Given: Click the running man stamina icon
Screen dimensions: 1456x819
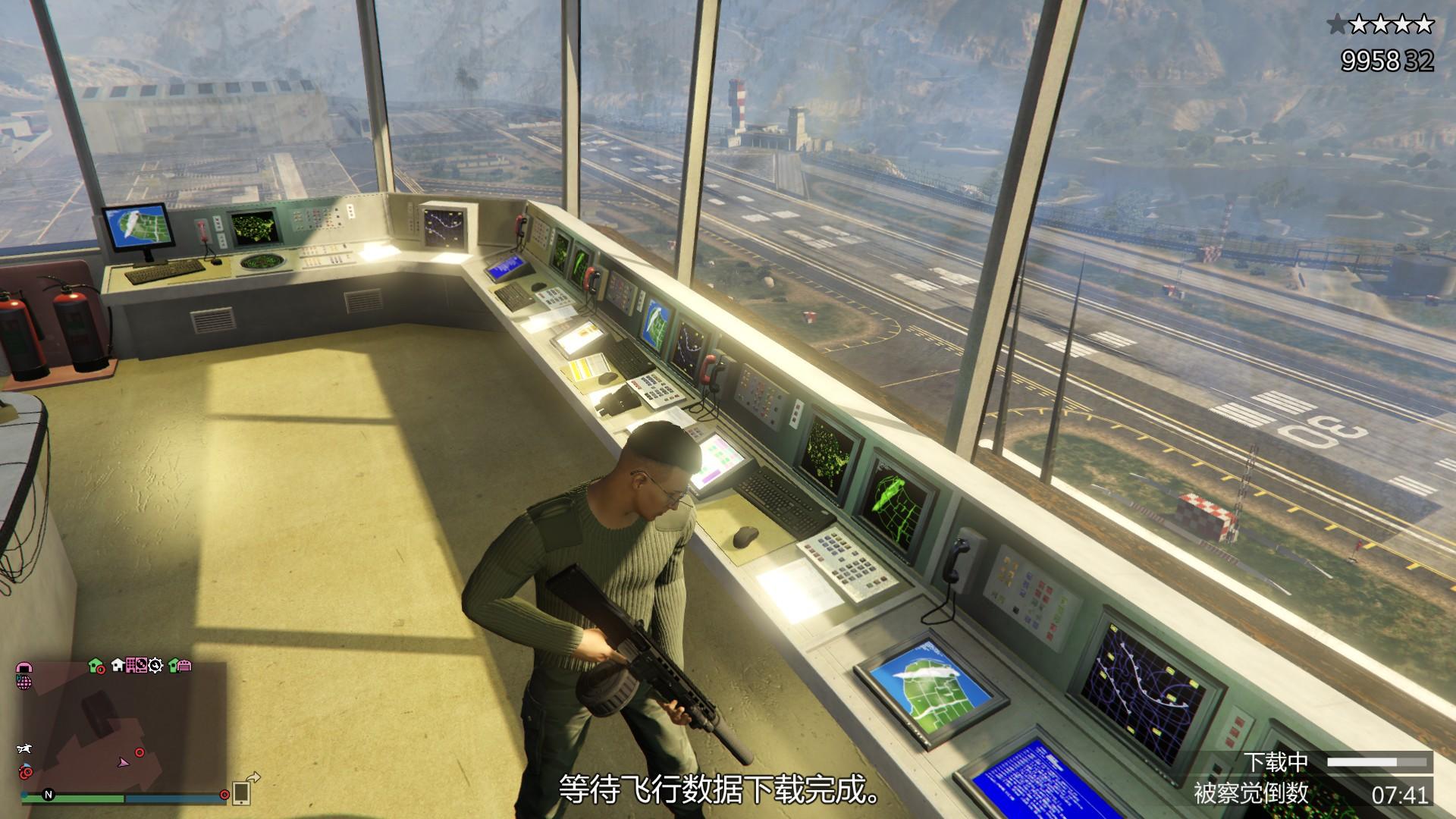Looking at the screenshot, I should (25, 749).
